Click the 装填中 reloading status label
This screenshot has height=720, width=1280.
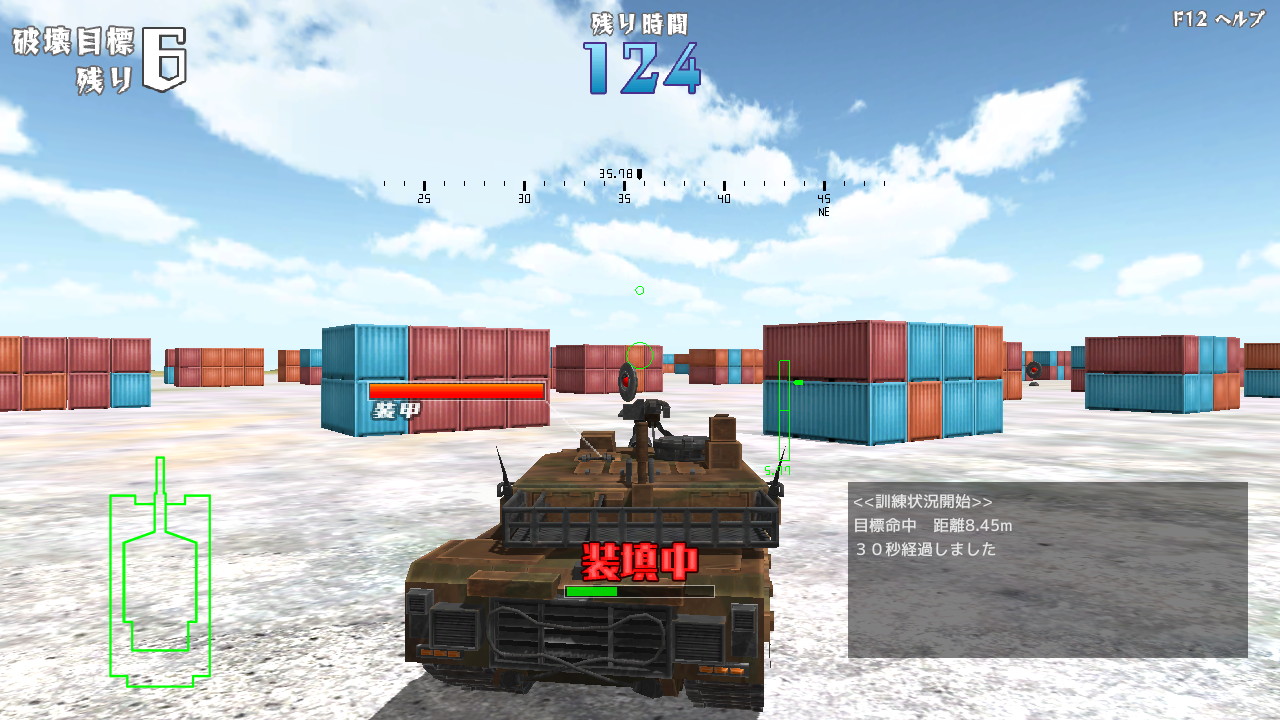[x=638, y=562]
